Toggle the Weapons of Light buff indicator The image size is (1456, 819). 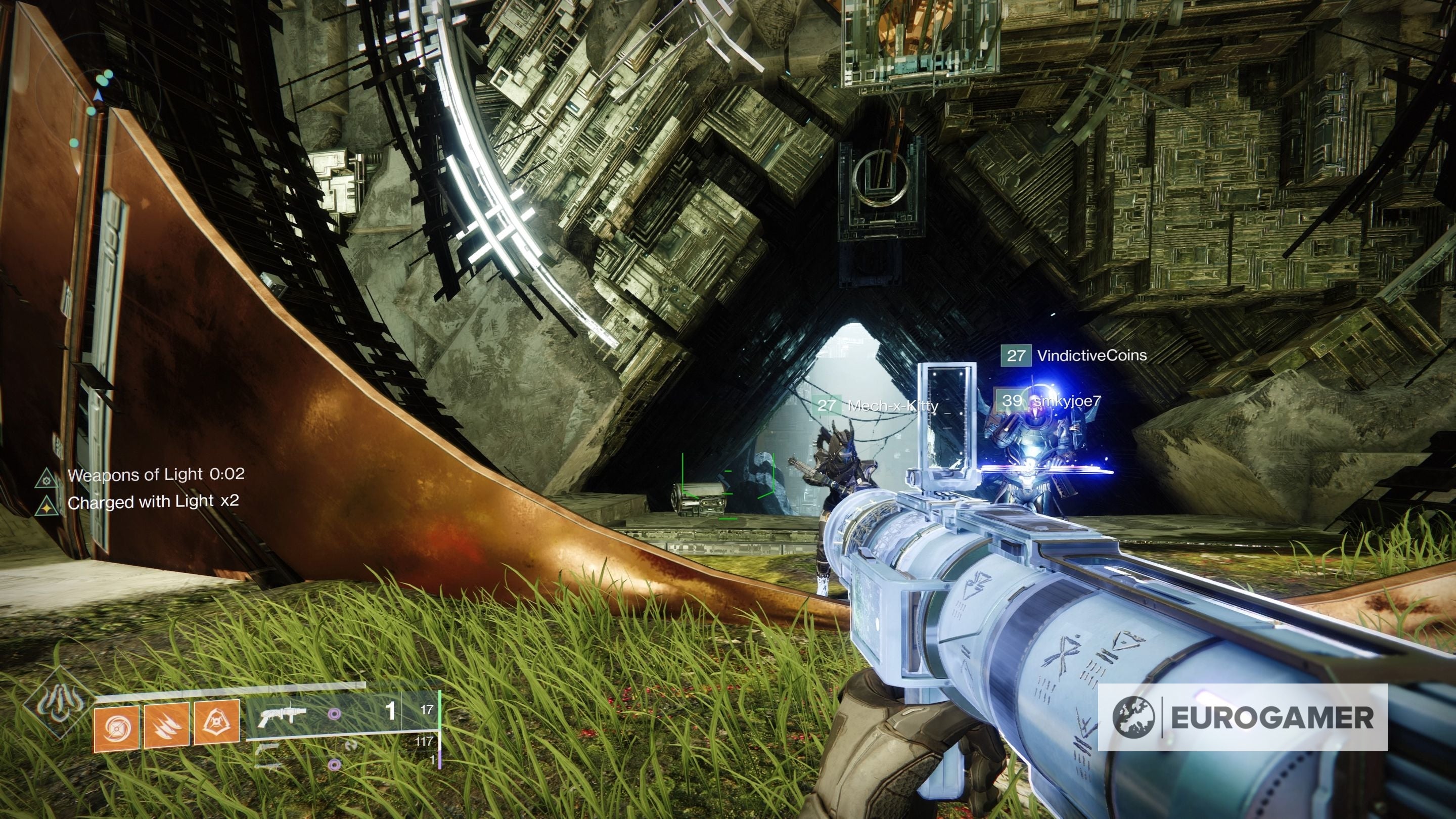[x=47, y=479]
